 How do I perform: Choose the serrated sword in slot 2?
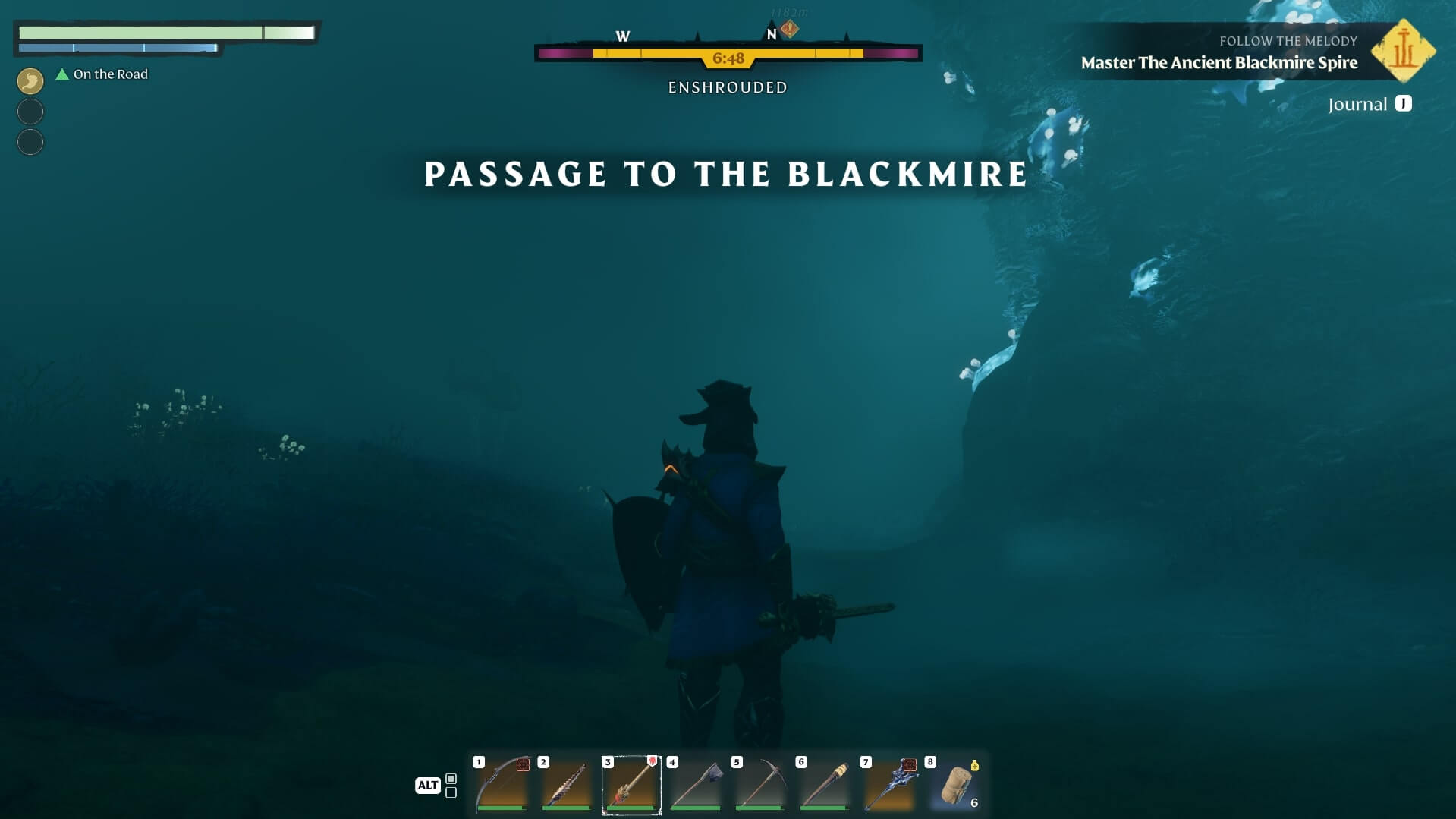pos(566,785)
